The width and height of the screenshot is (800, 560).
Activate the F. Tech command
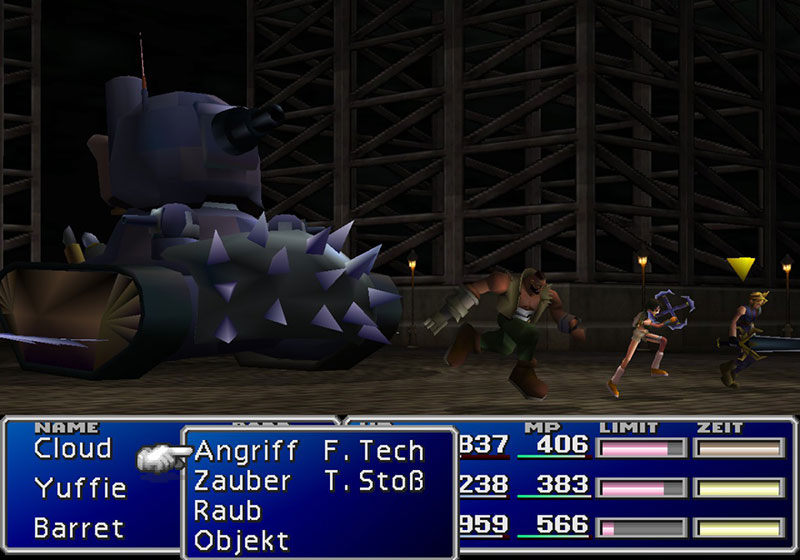coord(374,450)
